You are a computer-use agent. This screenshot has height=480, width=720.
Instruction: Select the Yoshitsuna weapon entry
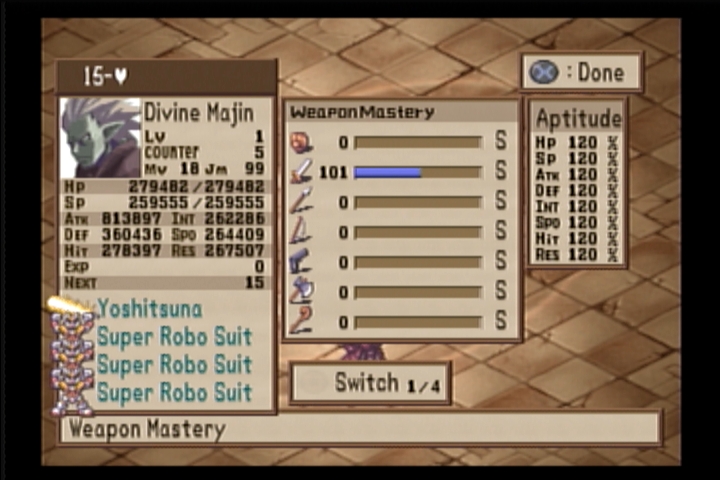[149, 309]
